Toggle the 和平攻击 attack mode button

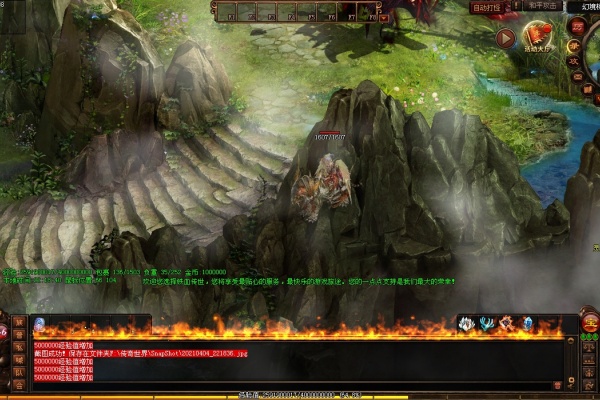(544, 6)
